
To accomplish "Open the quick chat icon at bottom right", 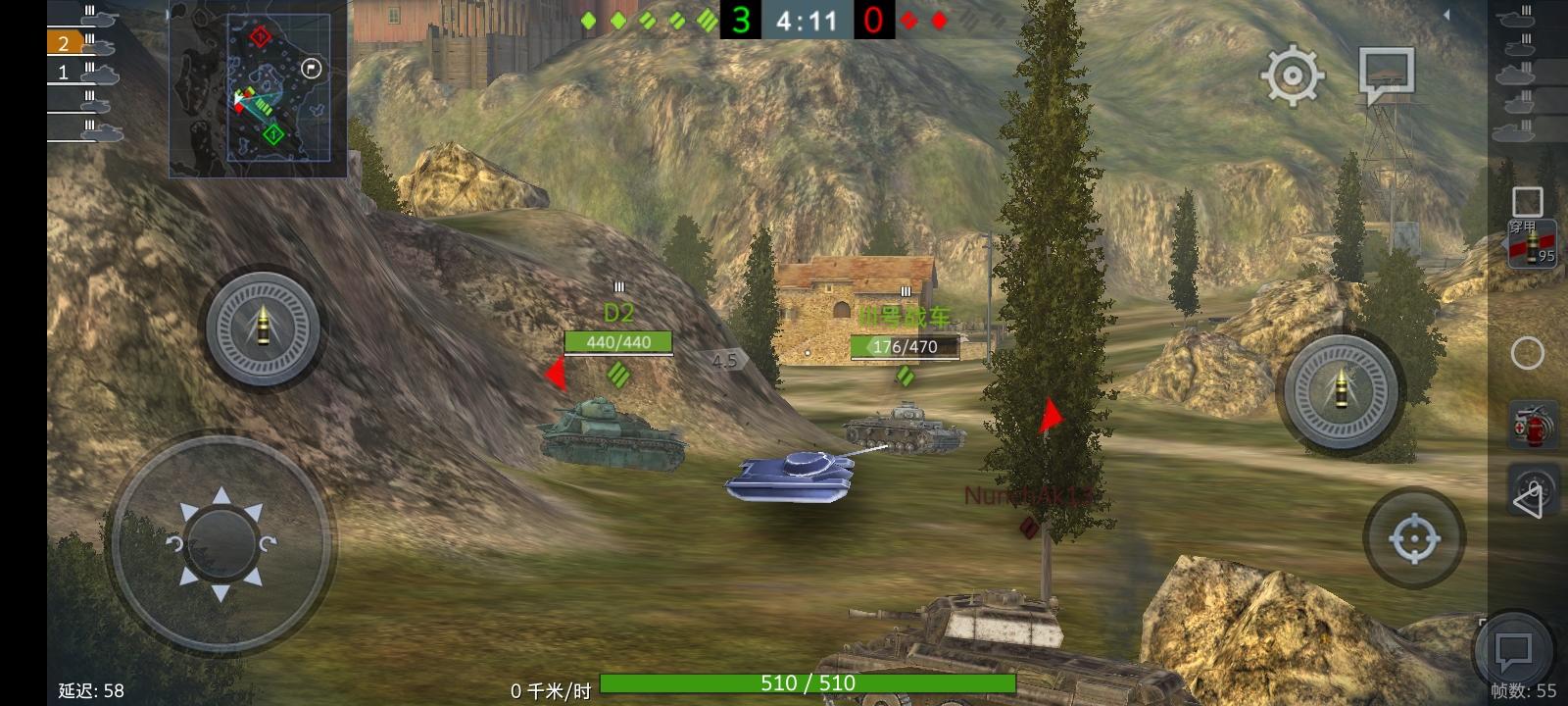I will pos(1512,647).
